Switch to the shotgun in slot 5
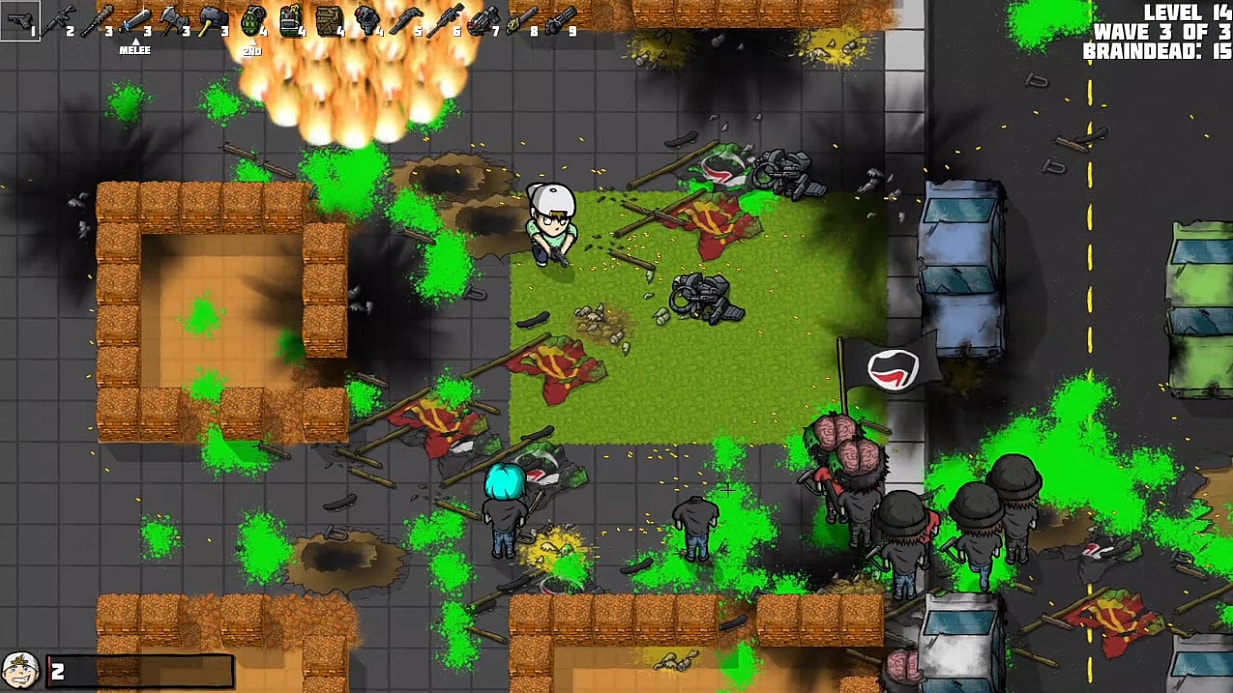This screenshot has height=693, width=1233. tap(405, 20)
